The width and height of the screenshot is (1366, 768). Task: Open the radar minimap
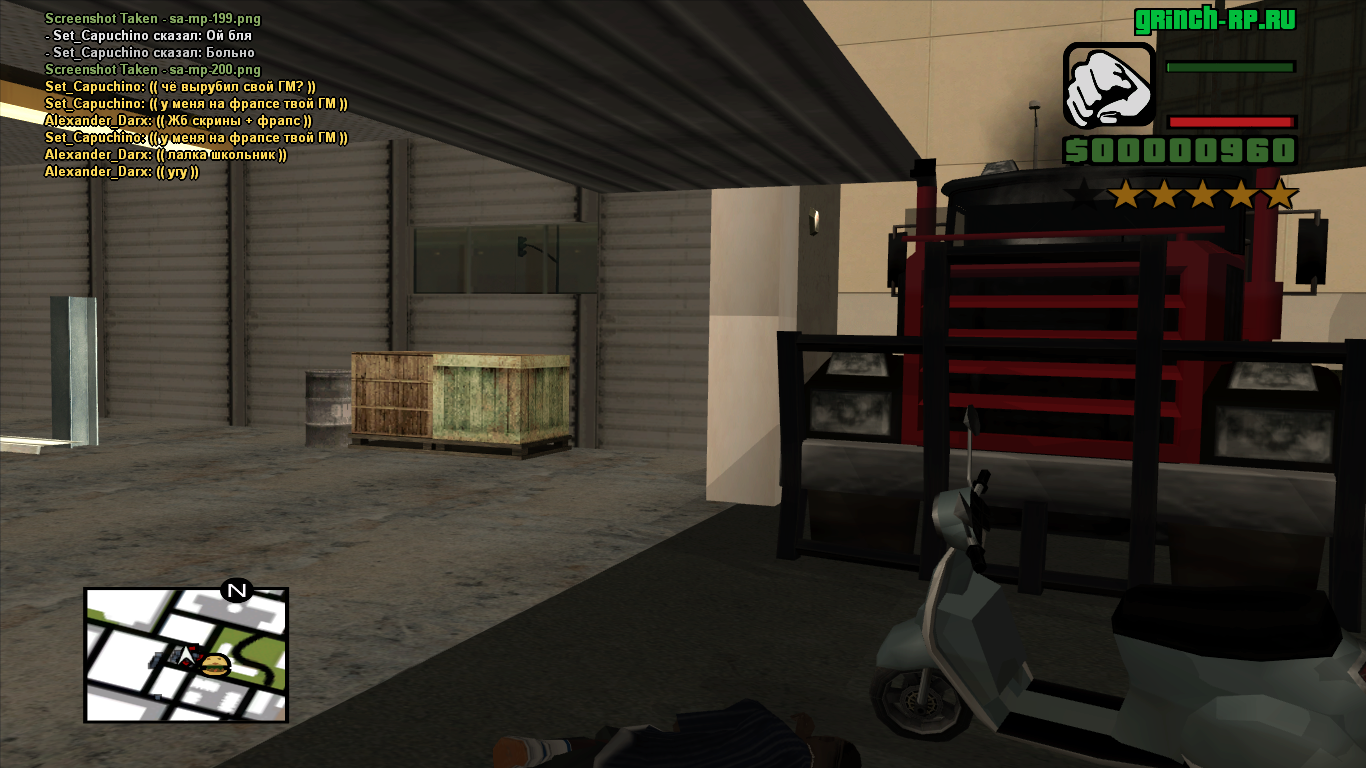point(186,655)
